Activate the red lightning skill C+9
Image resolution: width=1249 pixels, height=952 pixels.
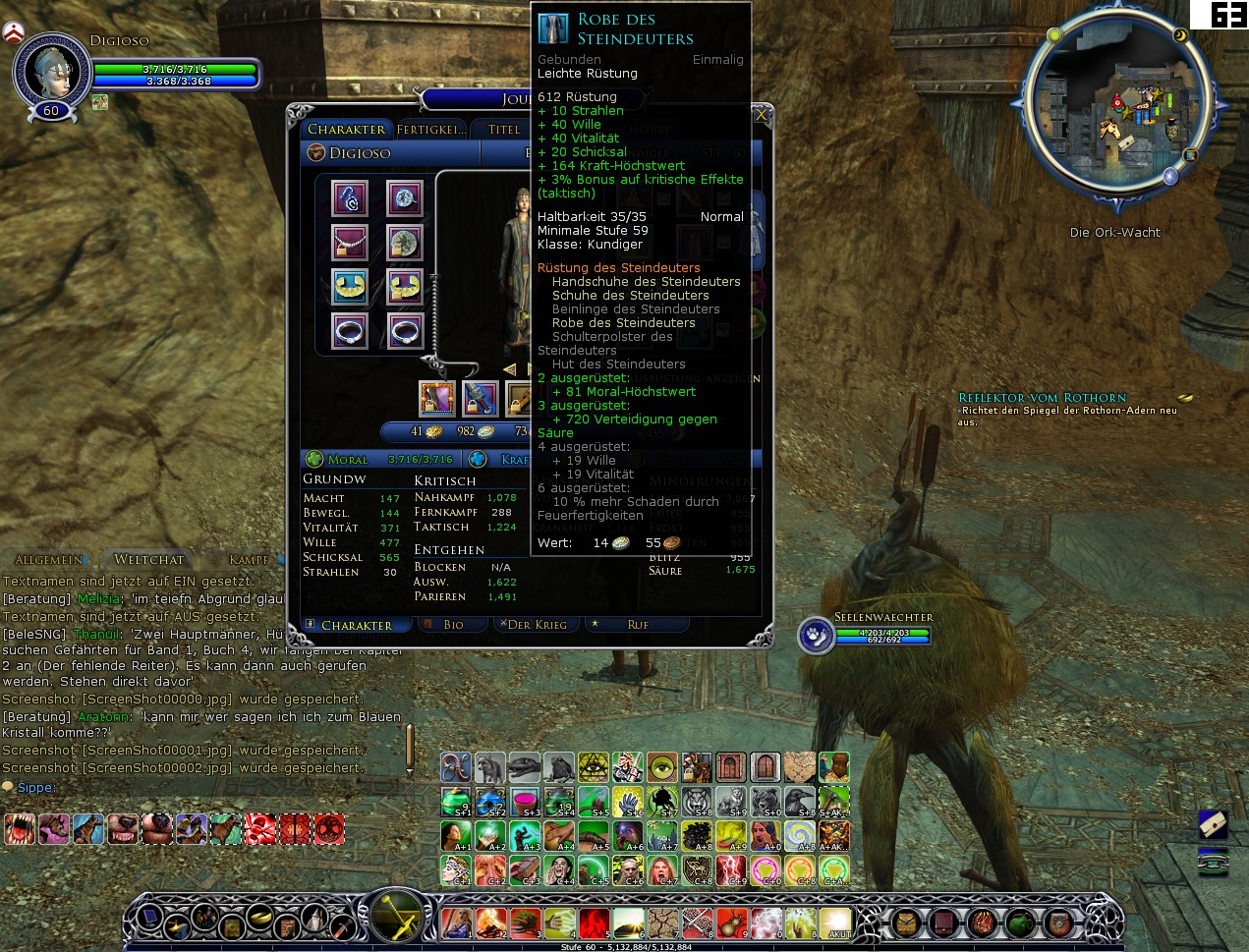pyautogui.click(x=730, y=869)
